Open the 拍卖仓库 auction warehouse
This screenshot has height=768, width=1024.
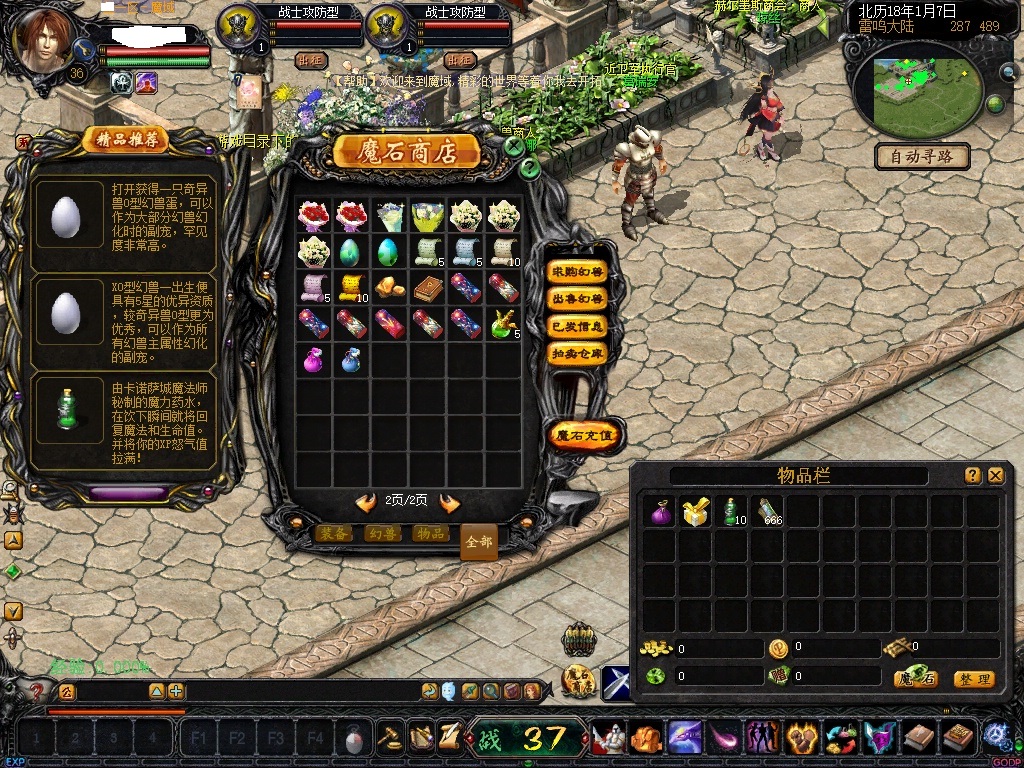click(578, 353)
